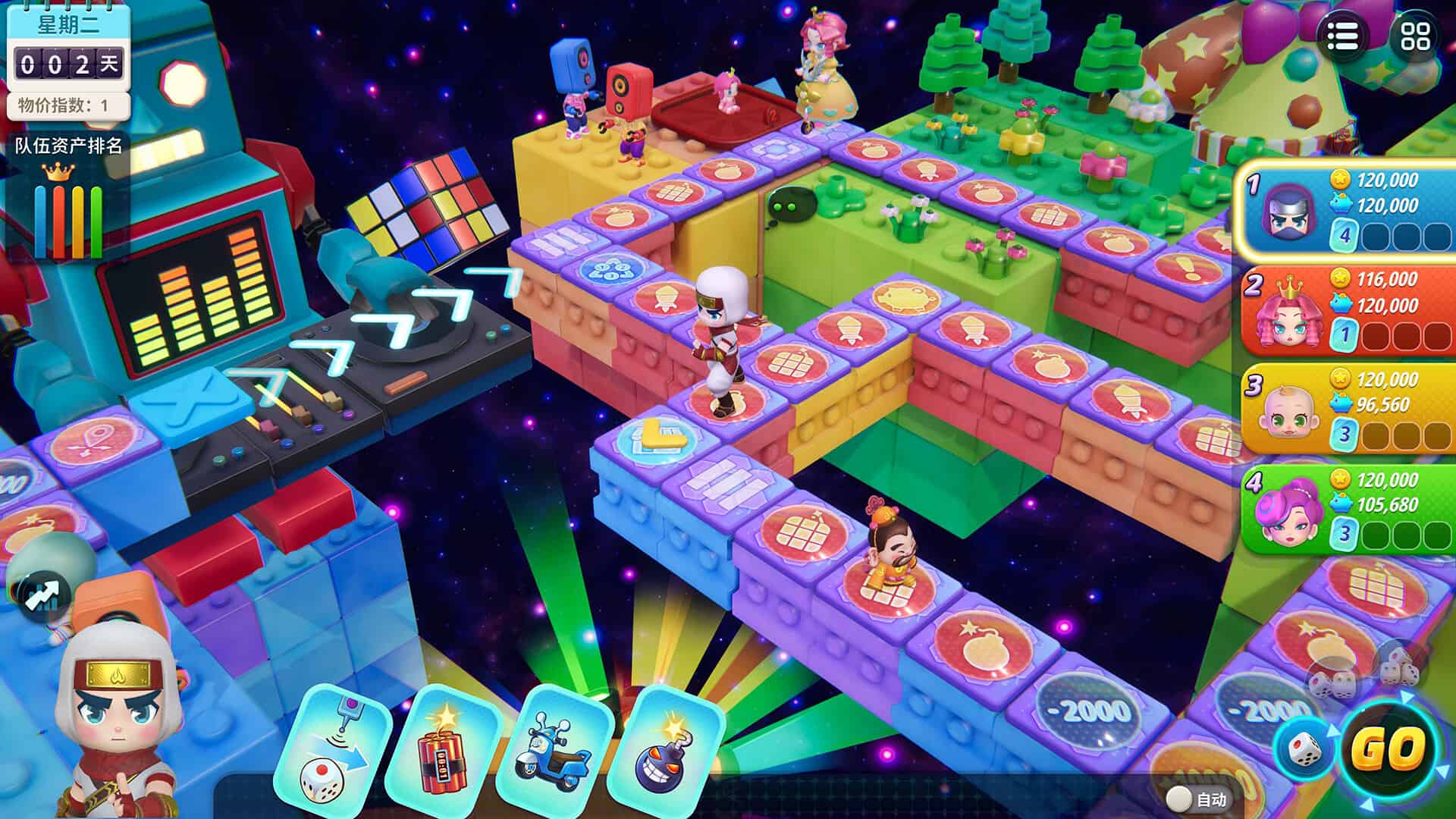Open the weekday calendar panel
The width and height of the screenshot is (1456, 819).
[x=68, y=47]
